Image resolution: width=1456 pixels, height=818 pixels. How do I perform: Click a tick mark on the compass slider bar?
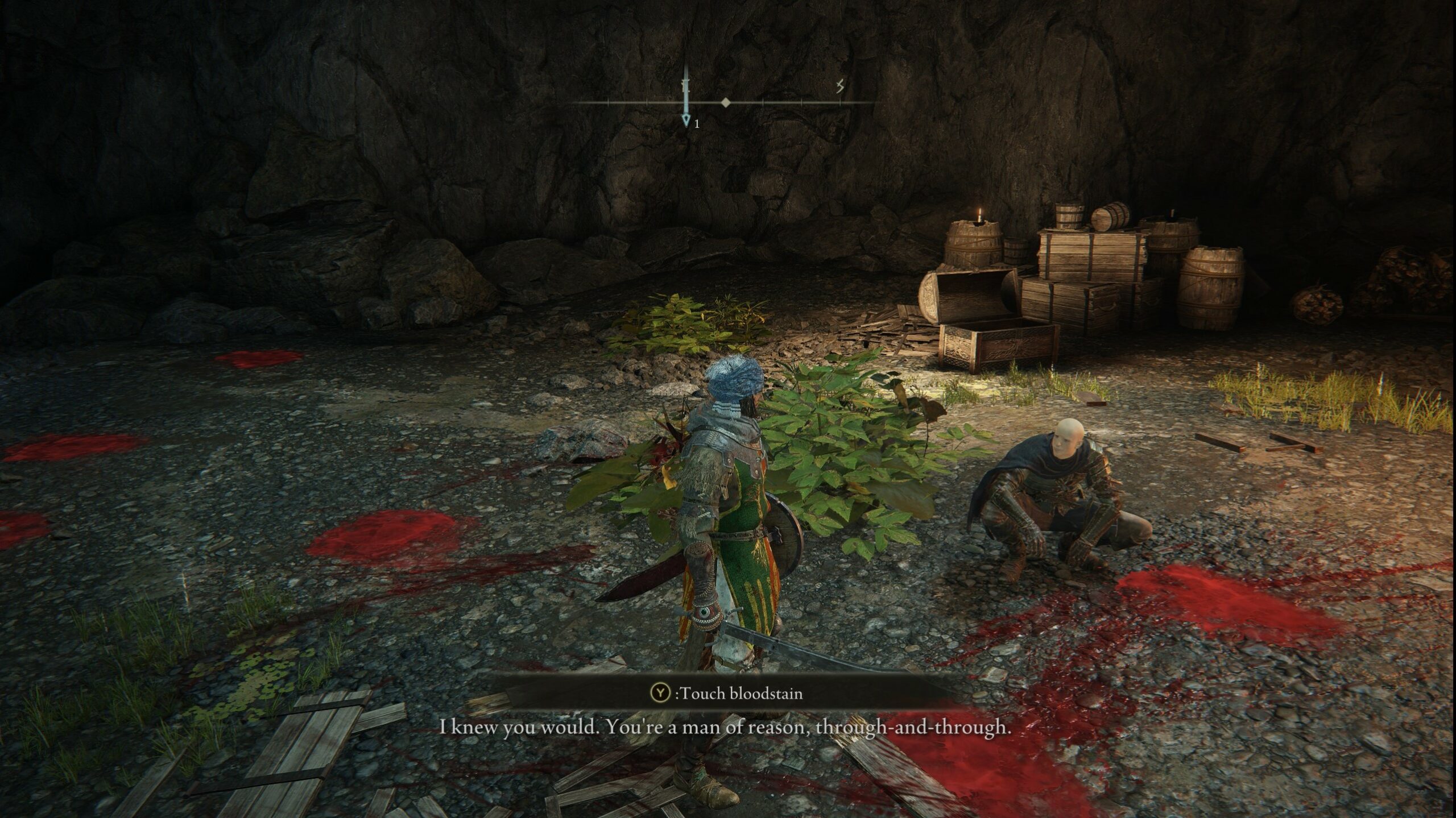click(762, 103)
